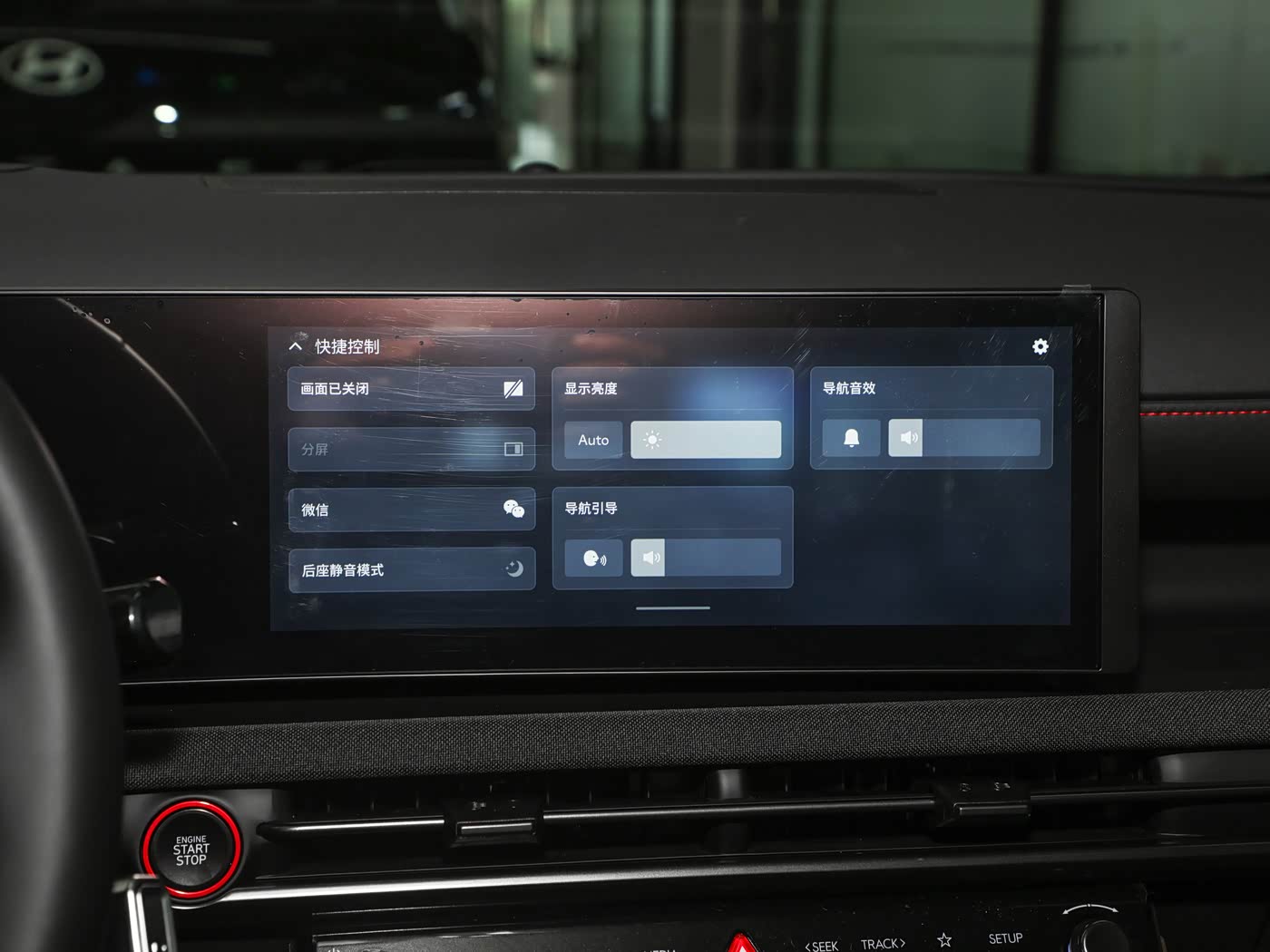Toggle 后座静音模式 rear seat quiet mode
Screen dimensions: 1270x952
[x=411, y=569]
